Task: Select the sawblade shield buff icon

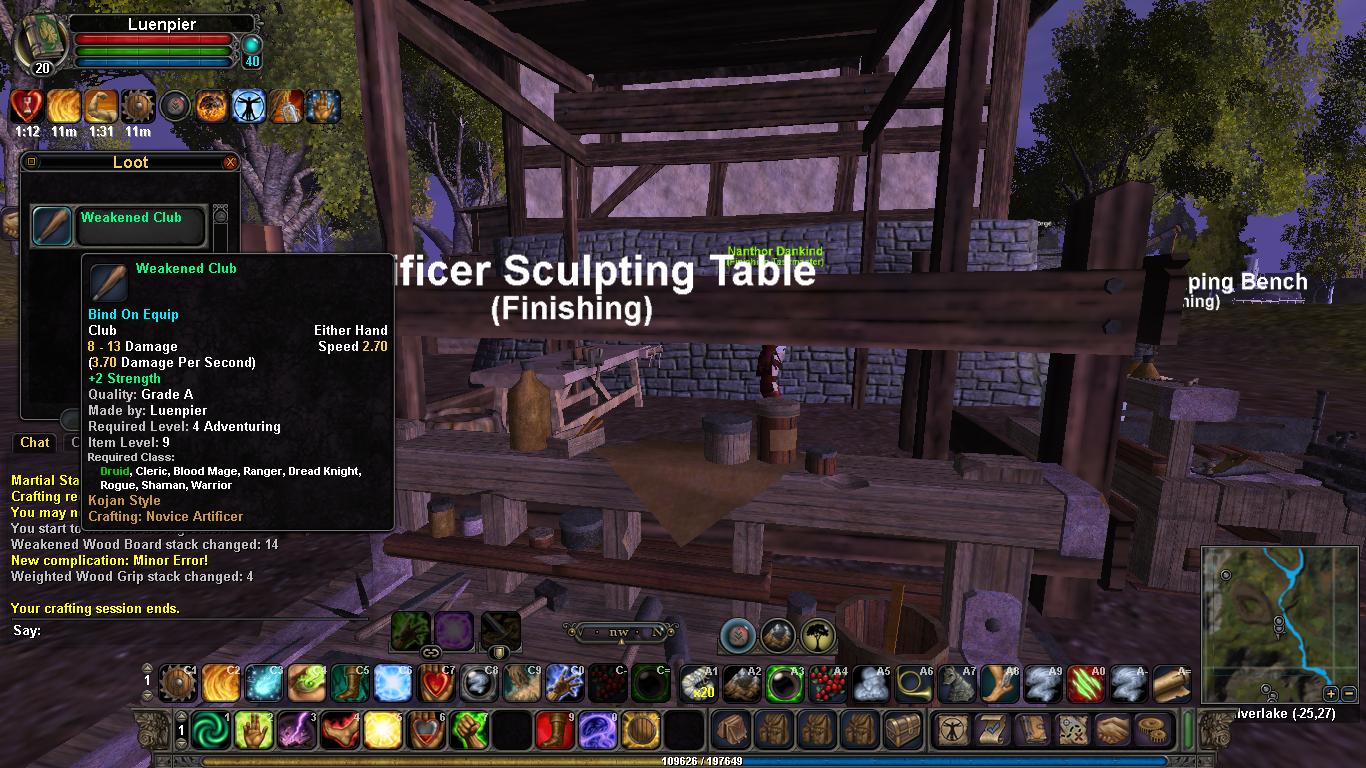Action: pyautogui.click(x=136, y=106)
